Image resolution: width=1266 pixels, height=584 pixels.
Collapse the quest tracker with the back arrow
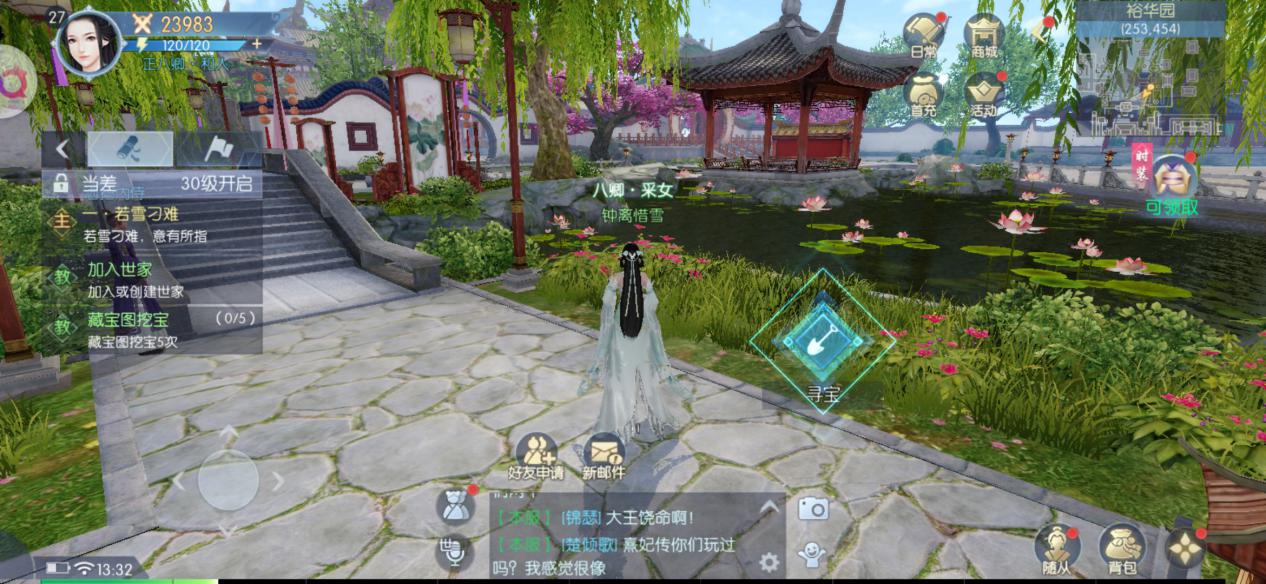[62, 150]
